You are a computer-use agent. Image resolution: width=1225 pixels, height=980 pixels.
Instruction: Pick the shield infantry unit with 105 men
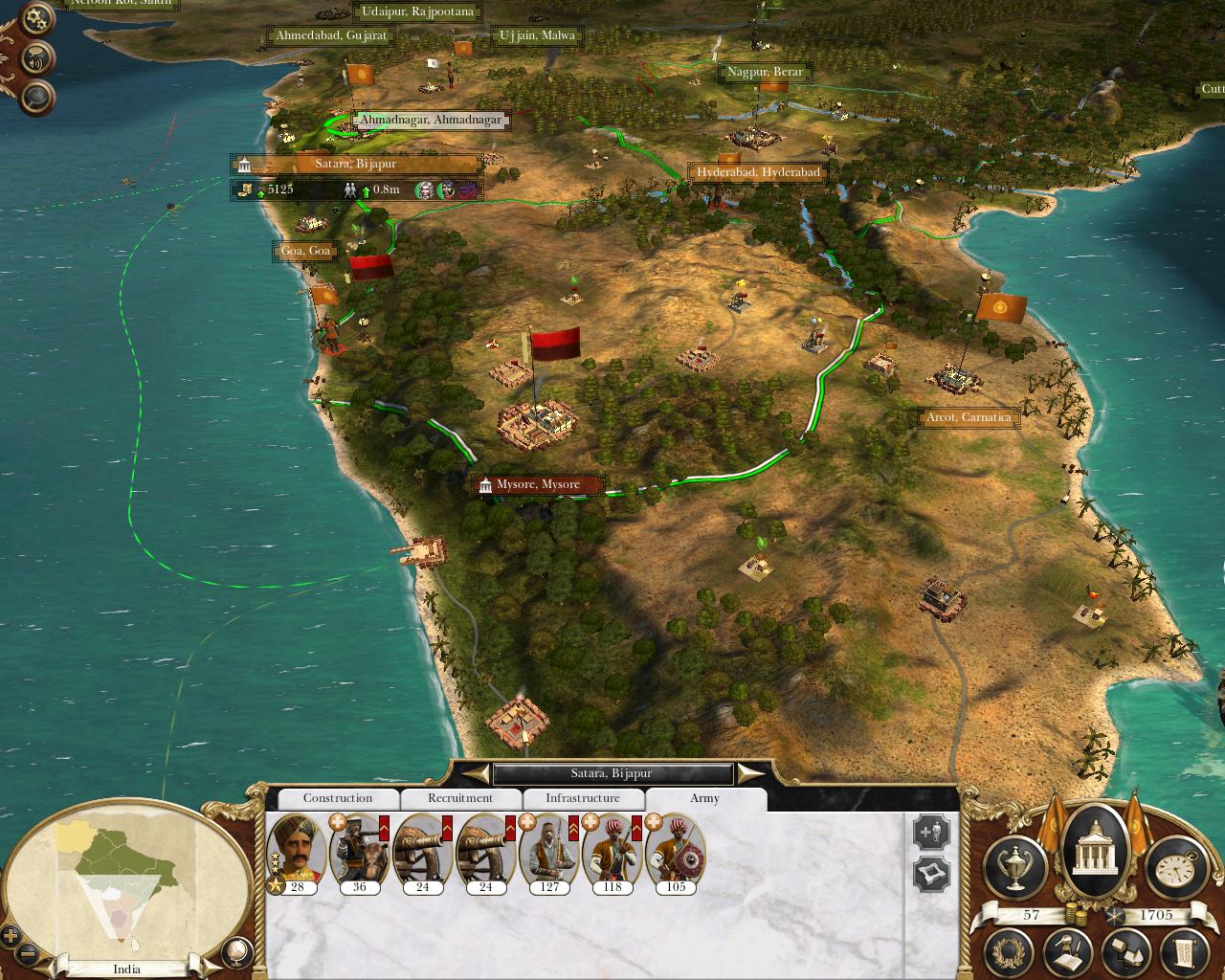[x=676, y=850]
